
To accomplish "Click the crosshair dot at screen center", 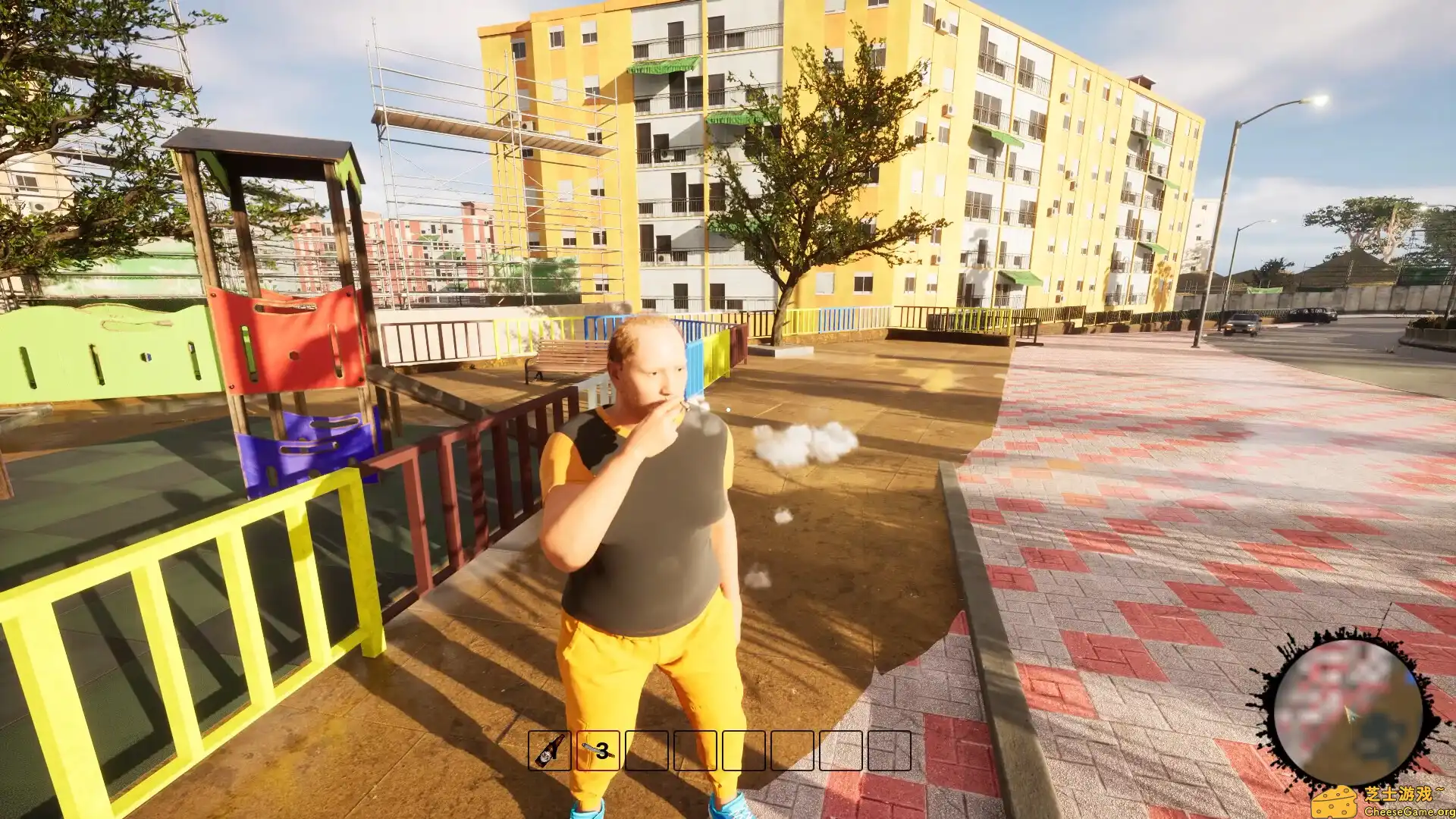I will tap(728, 409).
